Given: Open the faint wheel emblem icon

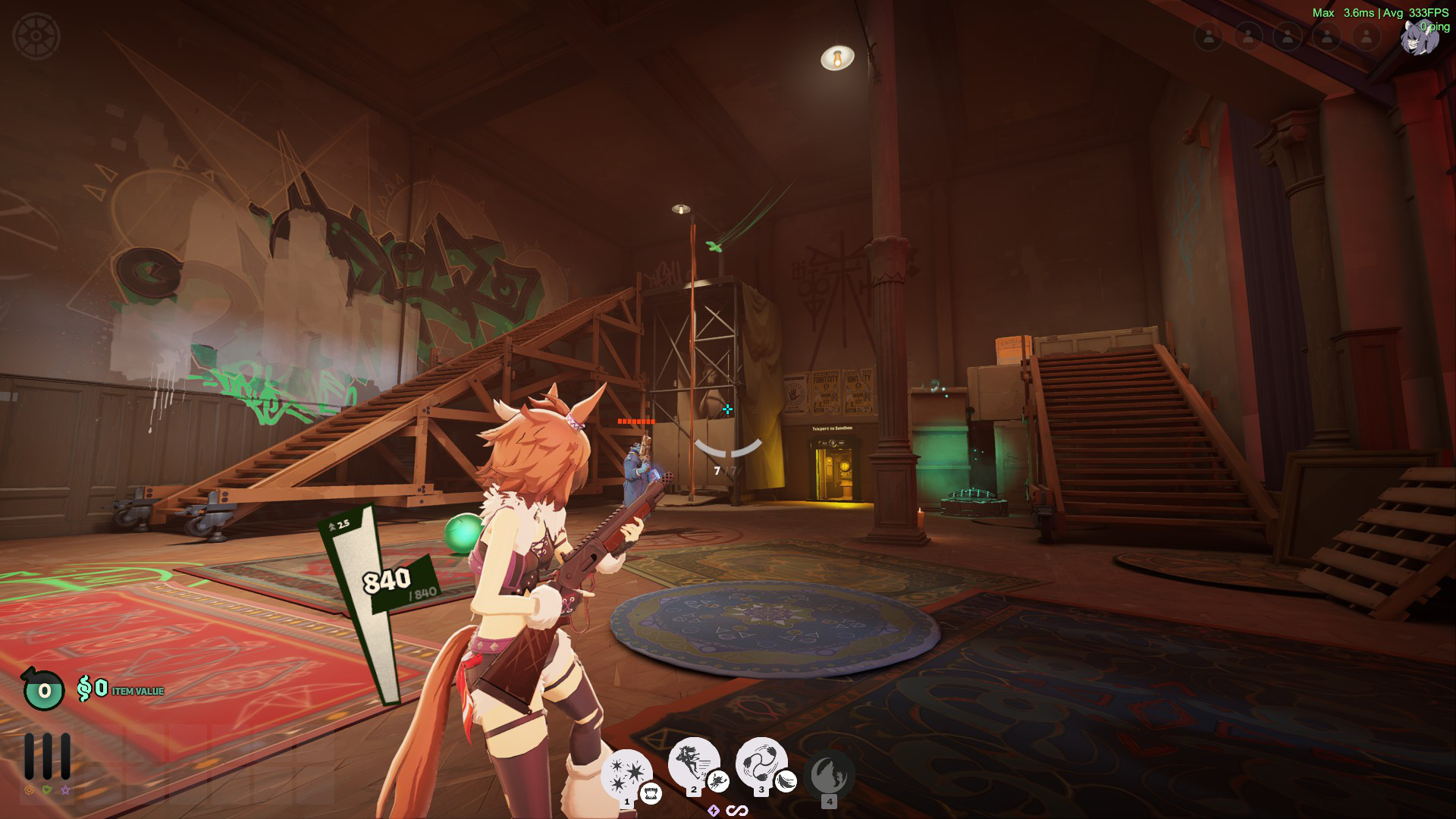Looking at the screenshot, I should click(x=36, y=36).
